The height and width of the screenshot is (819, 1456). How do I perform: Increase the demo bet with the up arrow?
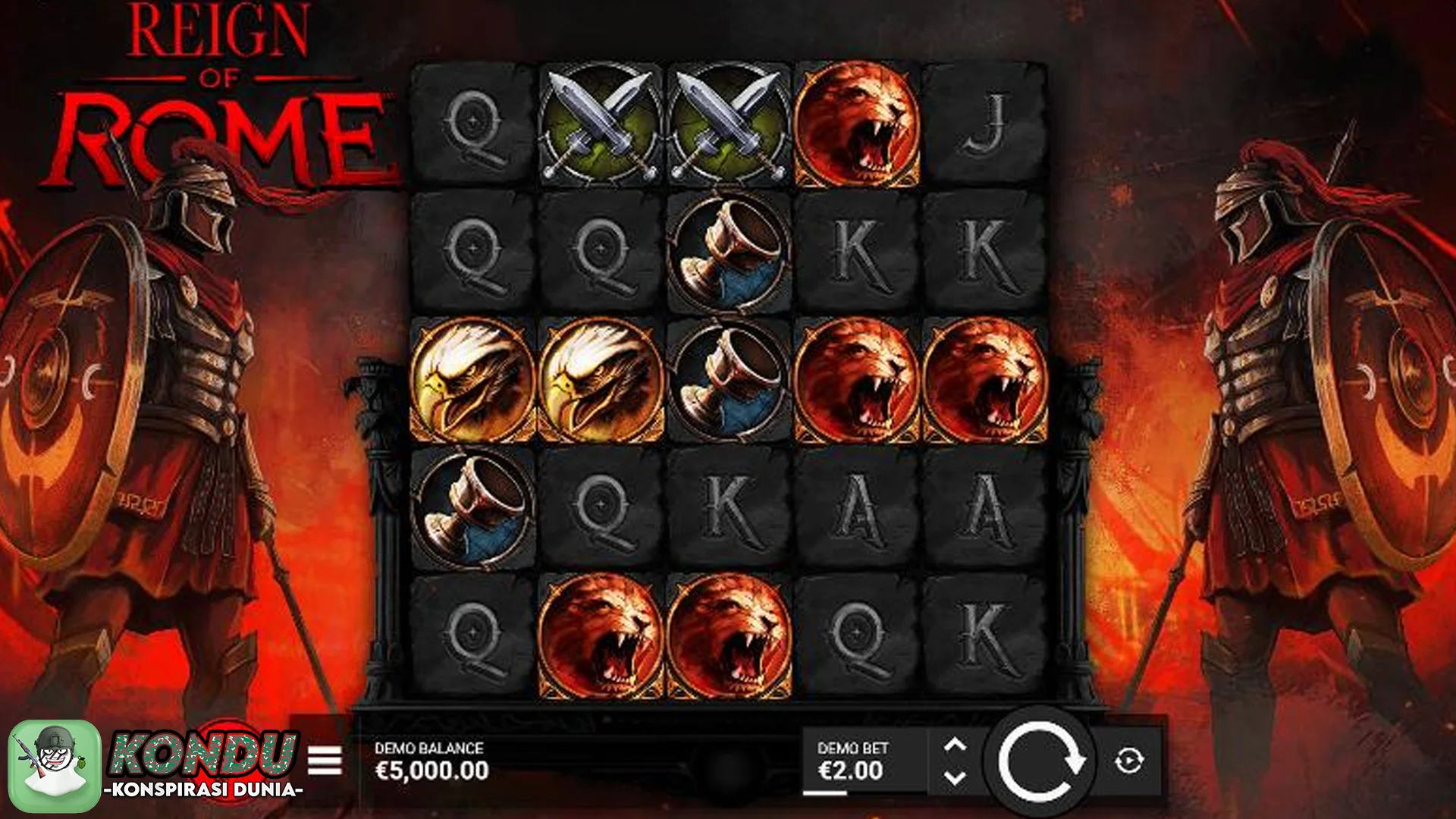coord(955,745)
